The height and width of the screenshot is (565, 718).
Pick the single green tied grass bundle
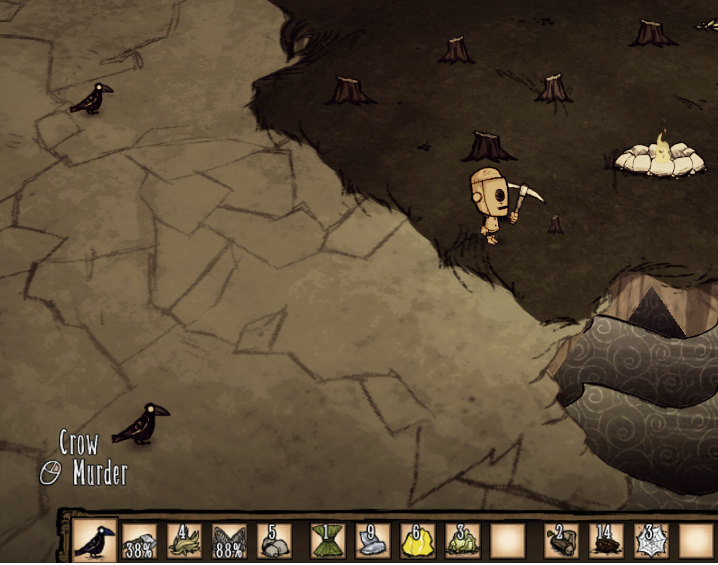pyautogui.click(x=327, y=541)
